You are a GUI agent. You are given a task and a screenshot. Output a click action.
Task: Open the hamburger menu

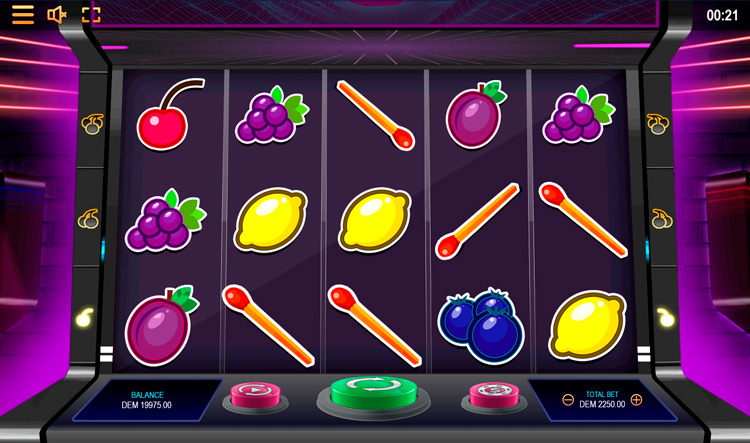point(22,14)
